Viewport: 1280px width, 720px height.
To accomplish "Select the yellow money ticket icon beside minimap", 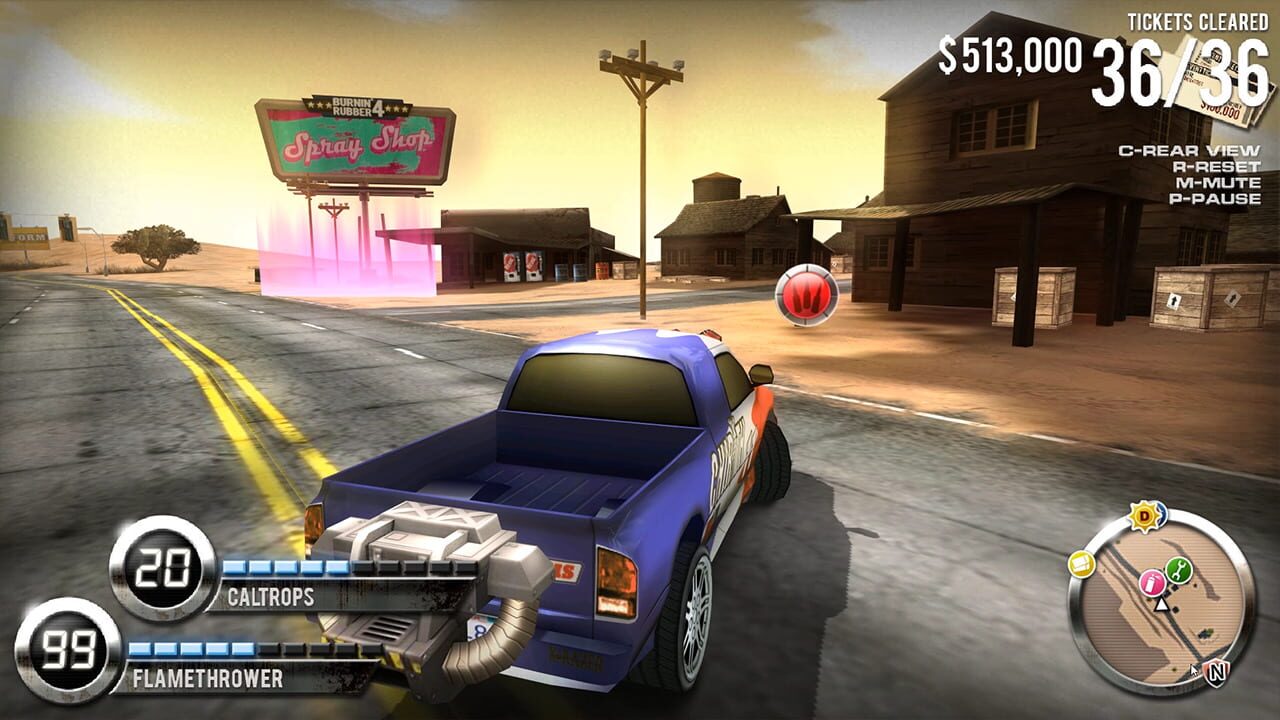I will tap(1081, 563).
